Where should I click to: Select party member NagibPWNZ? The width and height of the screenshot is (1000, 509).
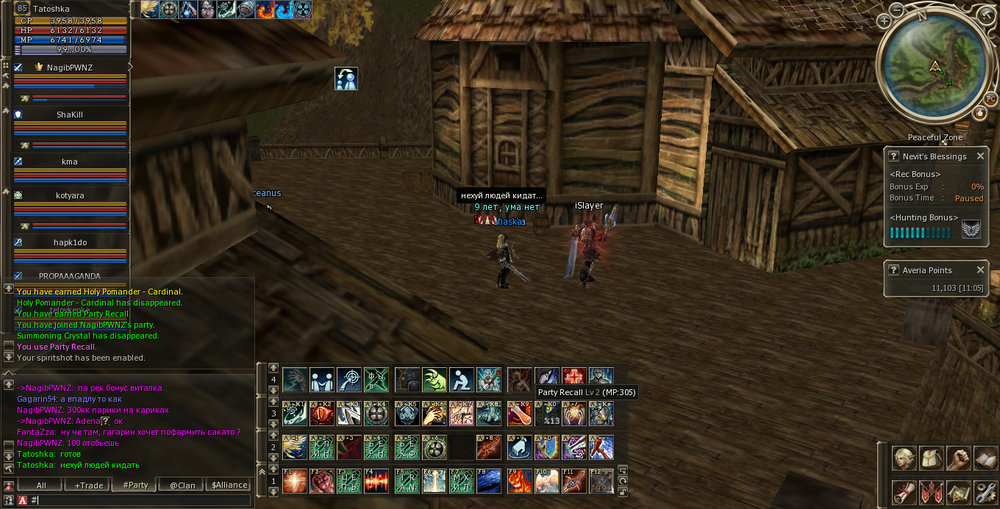(70, 67)
